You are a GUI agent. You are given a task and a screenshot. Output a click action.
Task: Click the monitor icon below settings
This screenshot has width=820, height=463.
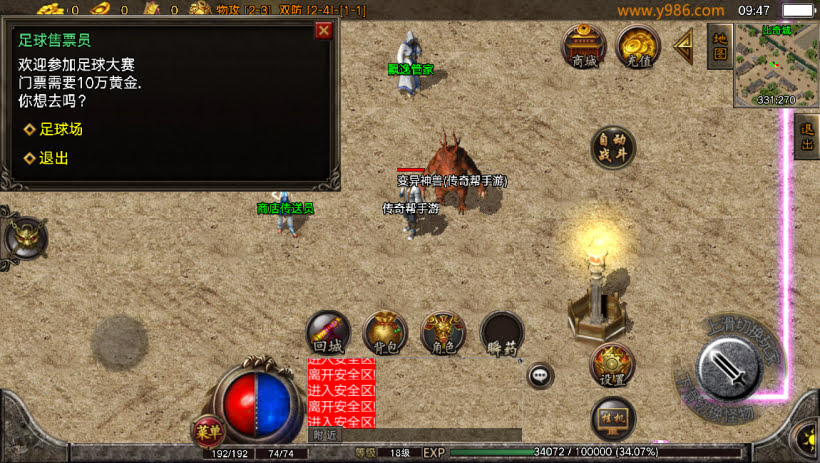tap(612, 417)
